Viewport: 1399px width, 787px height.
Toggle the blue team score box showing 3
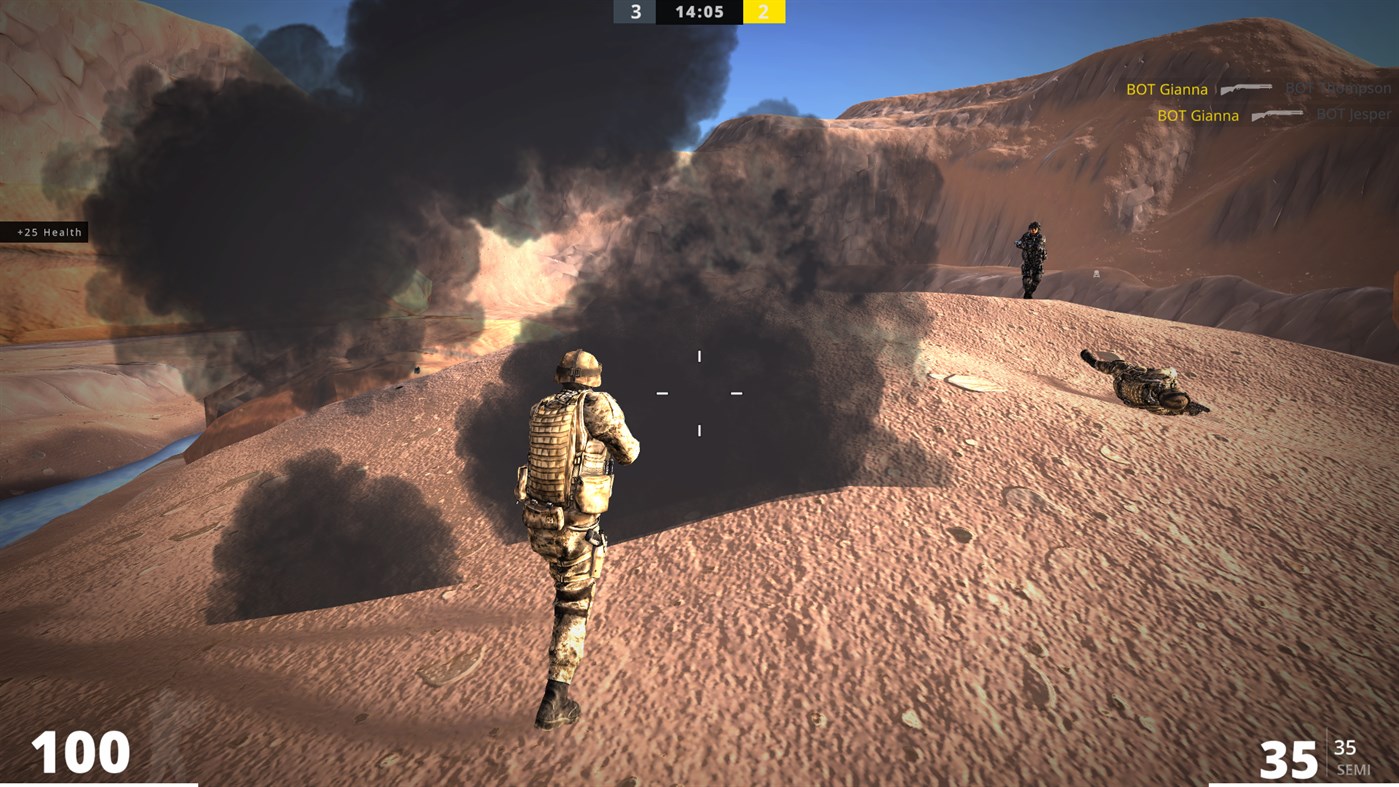(x=634, y=12)
